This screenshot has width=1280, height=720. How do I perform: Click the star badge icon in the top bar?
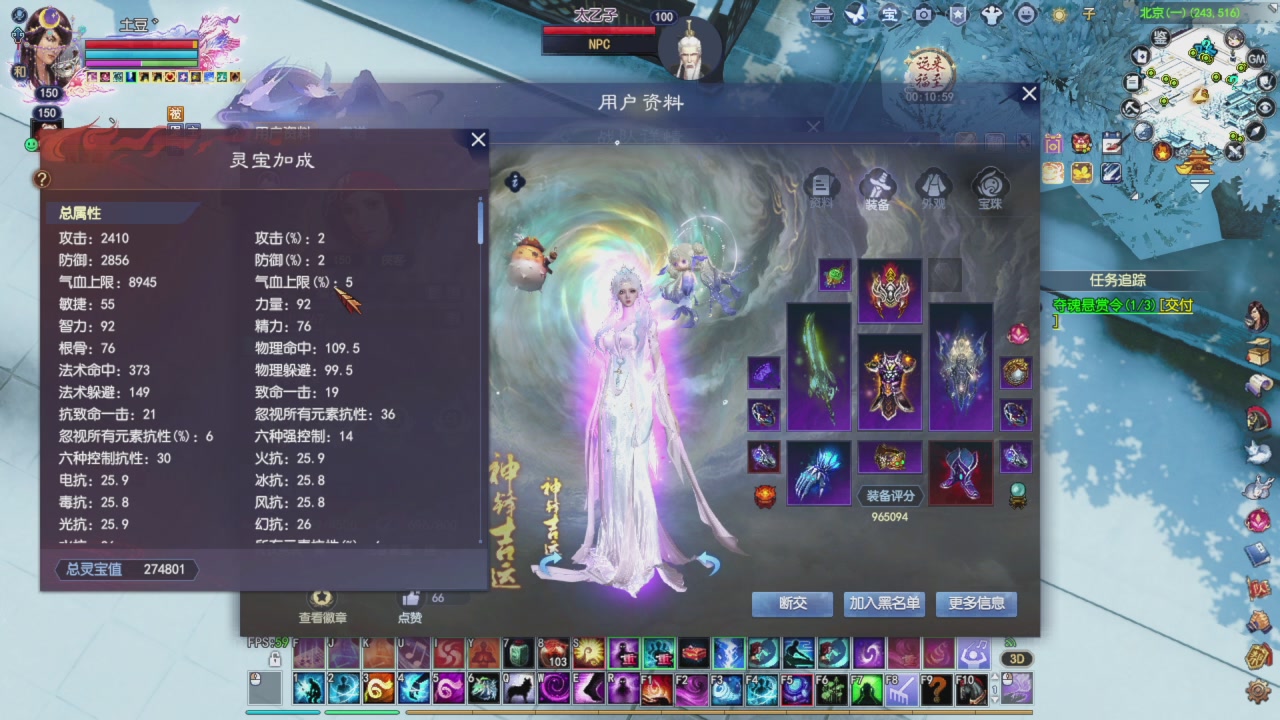point(958,14)
